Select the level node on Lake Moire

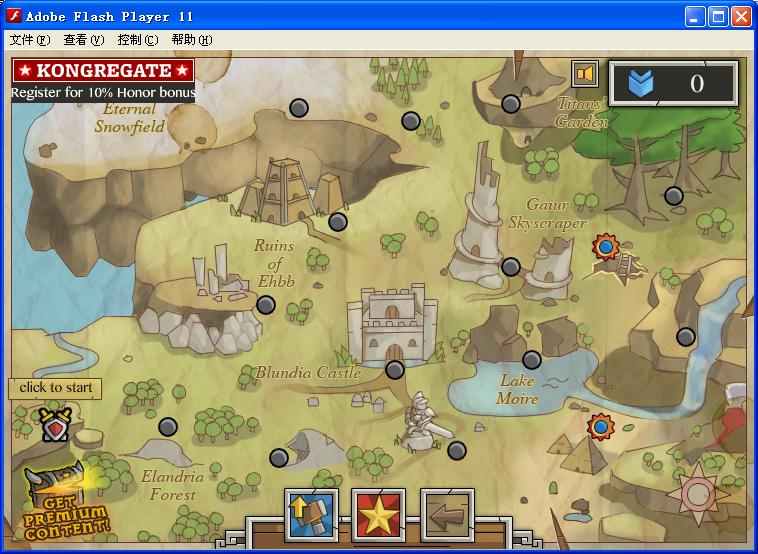coord(532,360)
